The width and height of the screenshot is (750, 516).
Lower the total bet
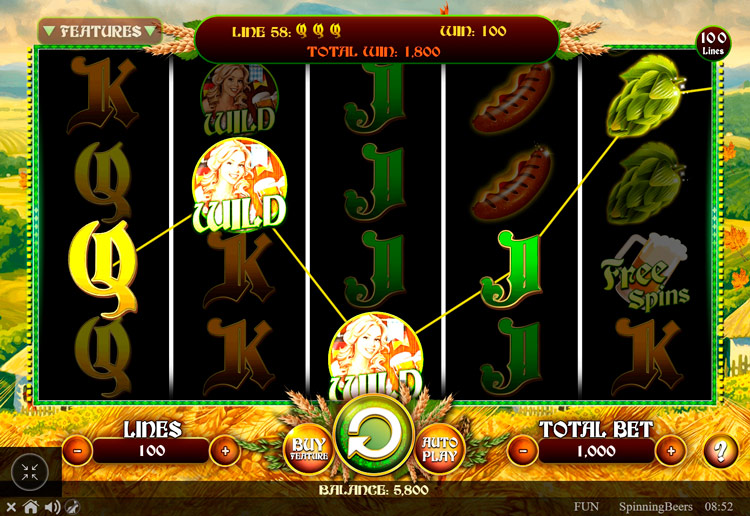click(x=523, y=451)
